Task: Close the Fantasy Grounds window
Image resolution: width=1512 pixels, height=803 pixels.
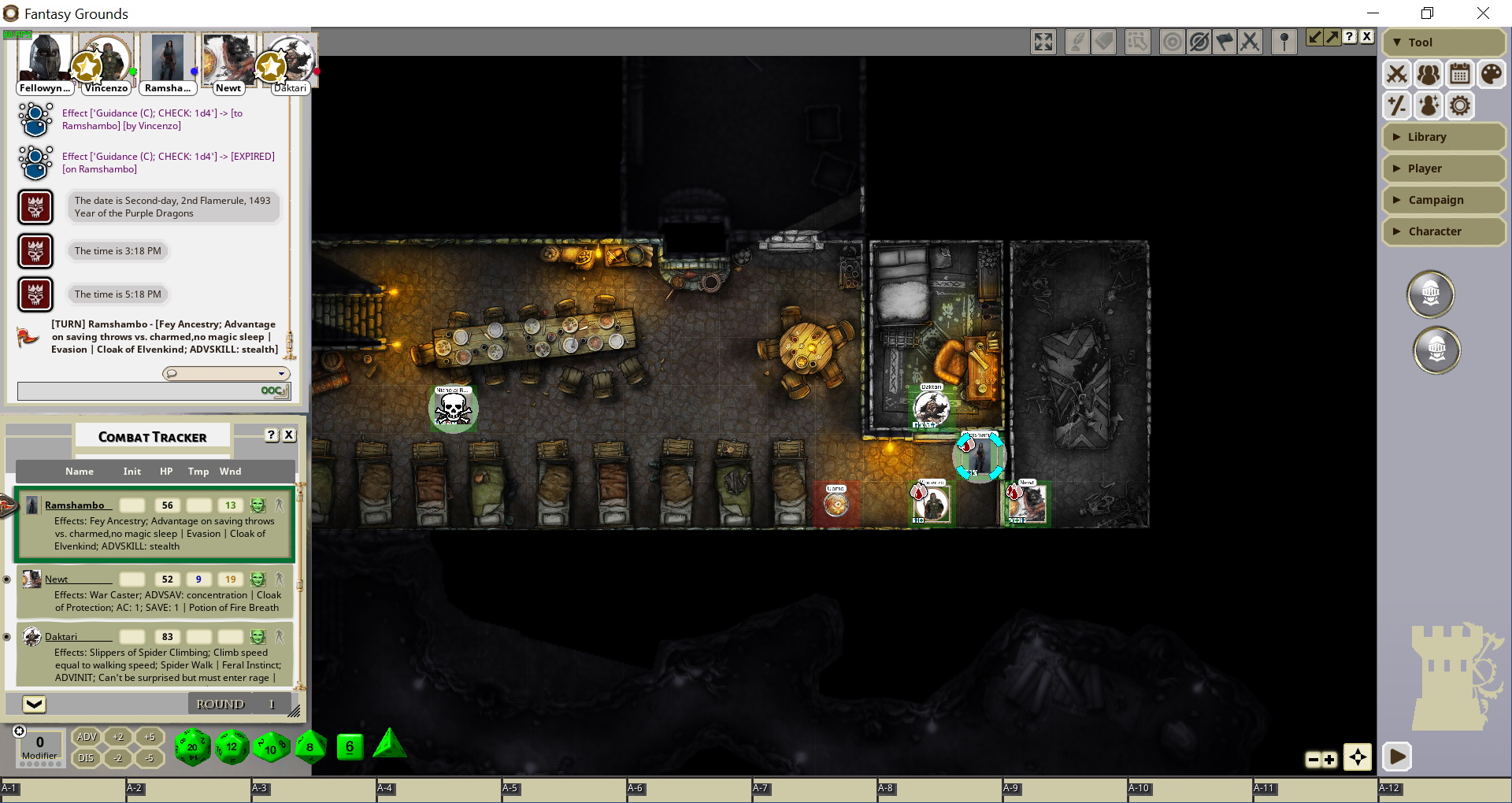Action: (1483, 13)
